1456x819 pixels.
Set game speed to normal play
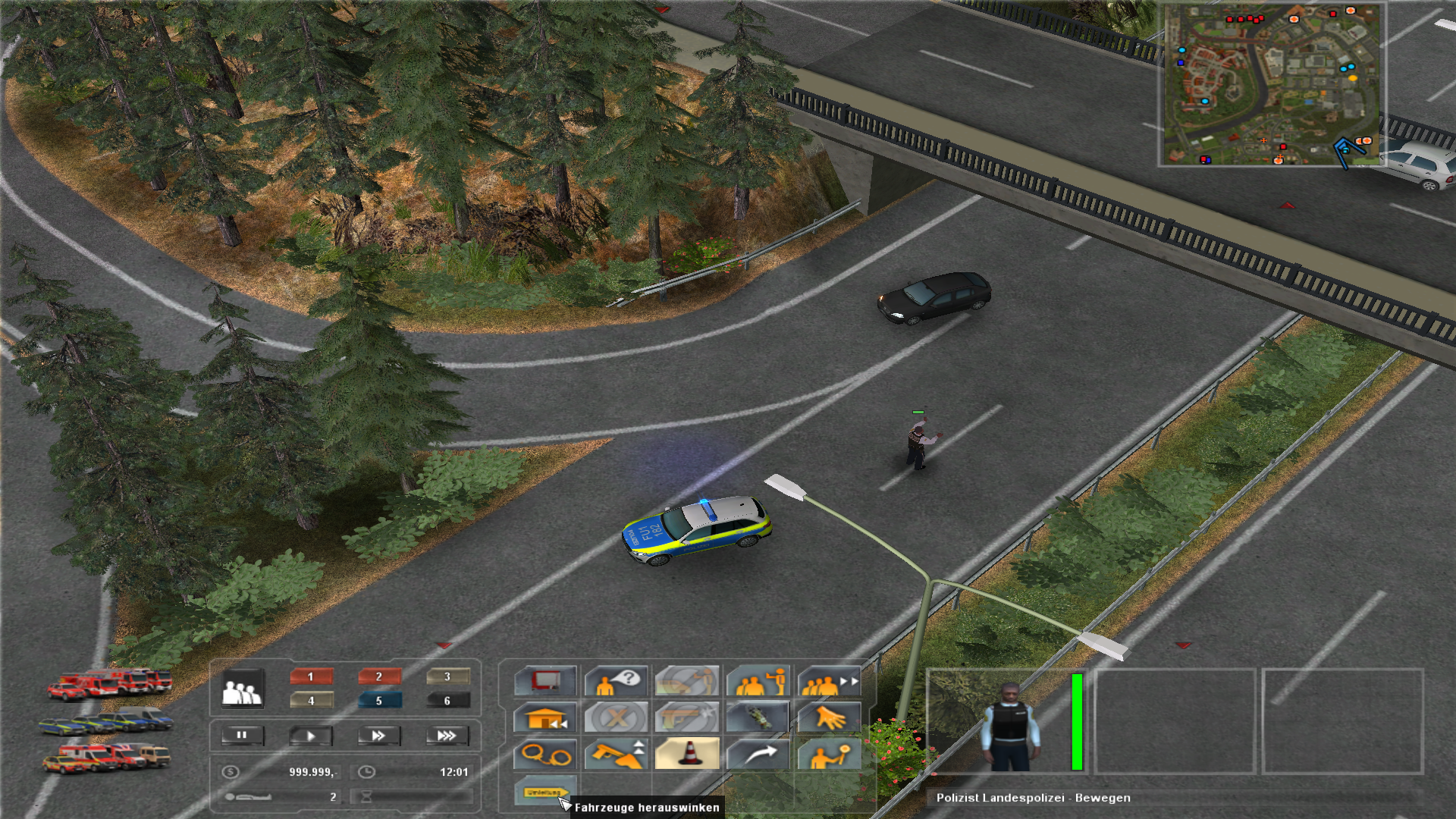pyautogui.click(x=310, y=736)
